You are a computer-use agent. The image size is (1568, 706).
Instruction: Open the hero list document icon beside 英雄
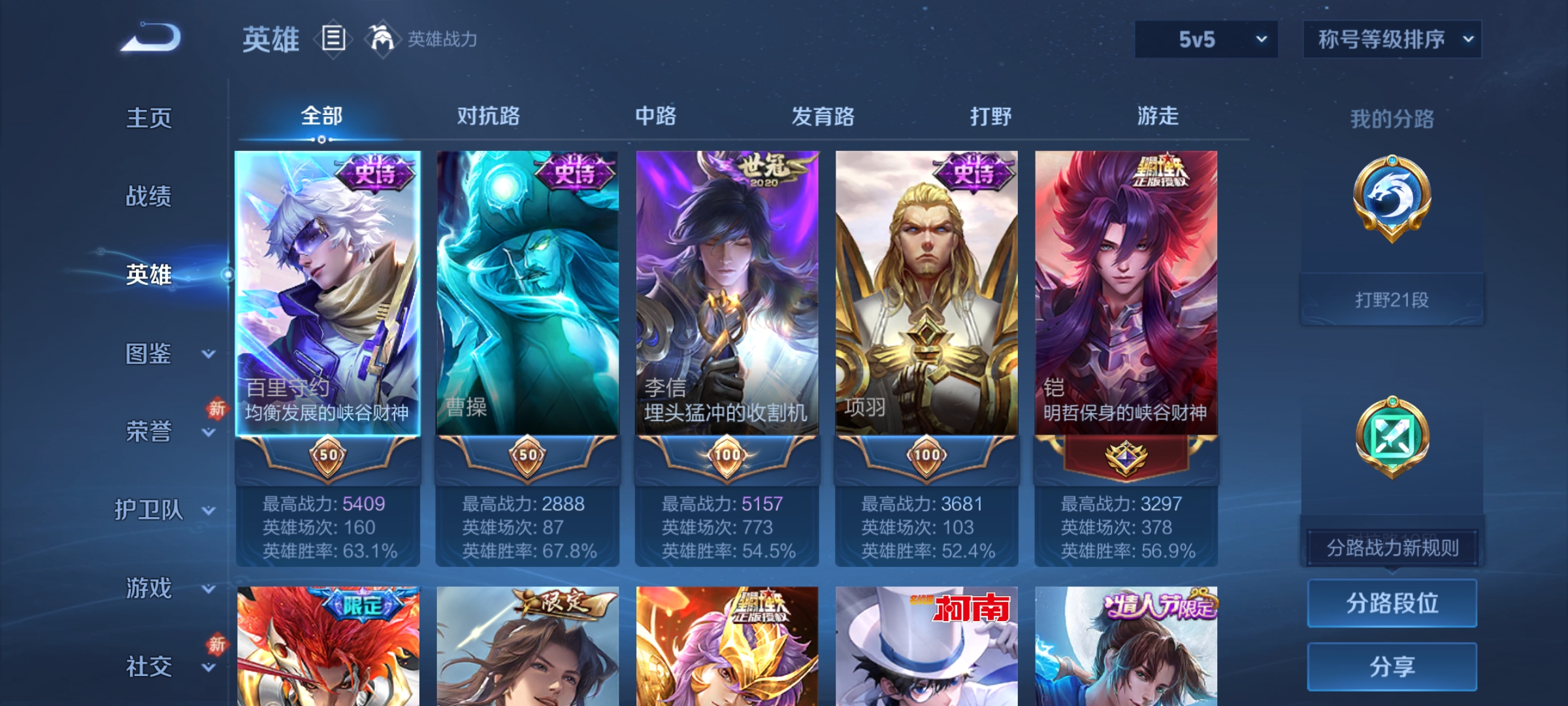point(335,39)
